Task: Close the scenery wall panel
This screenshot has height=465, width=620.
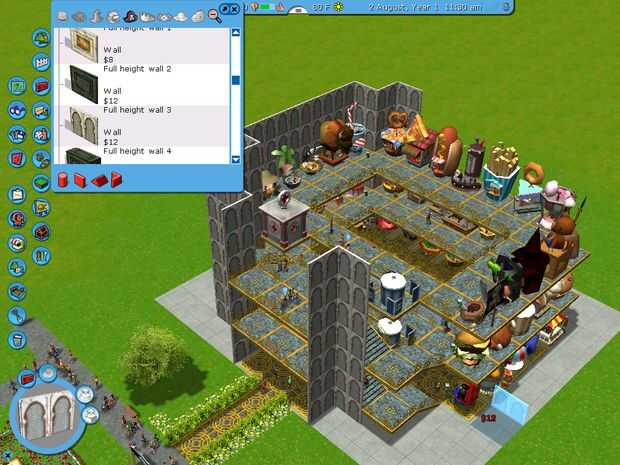Action: pyautogui.click(x=234, y=8)
